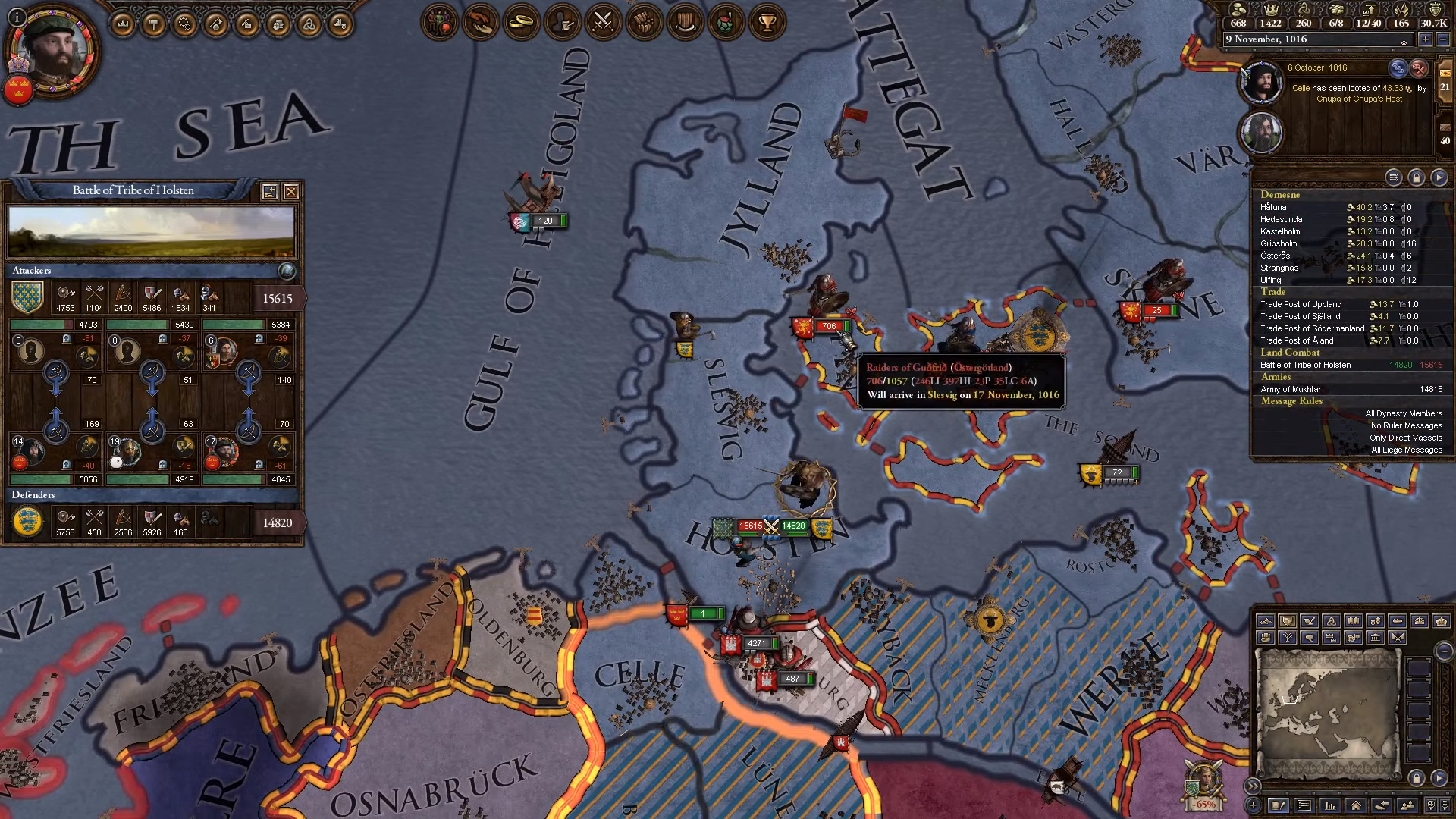Increase game speed with the plus stepper

pyautogui.click(x=1426, y=39)
